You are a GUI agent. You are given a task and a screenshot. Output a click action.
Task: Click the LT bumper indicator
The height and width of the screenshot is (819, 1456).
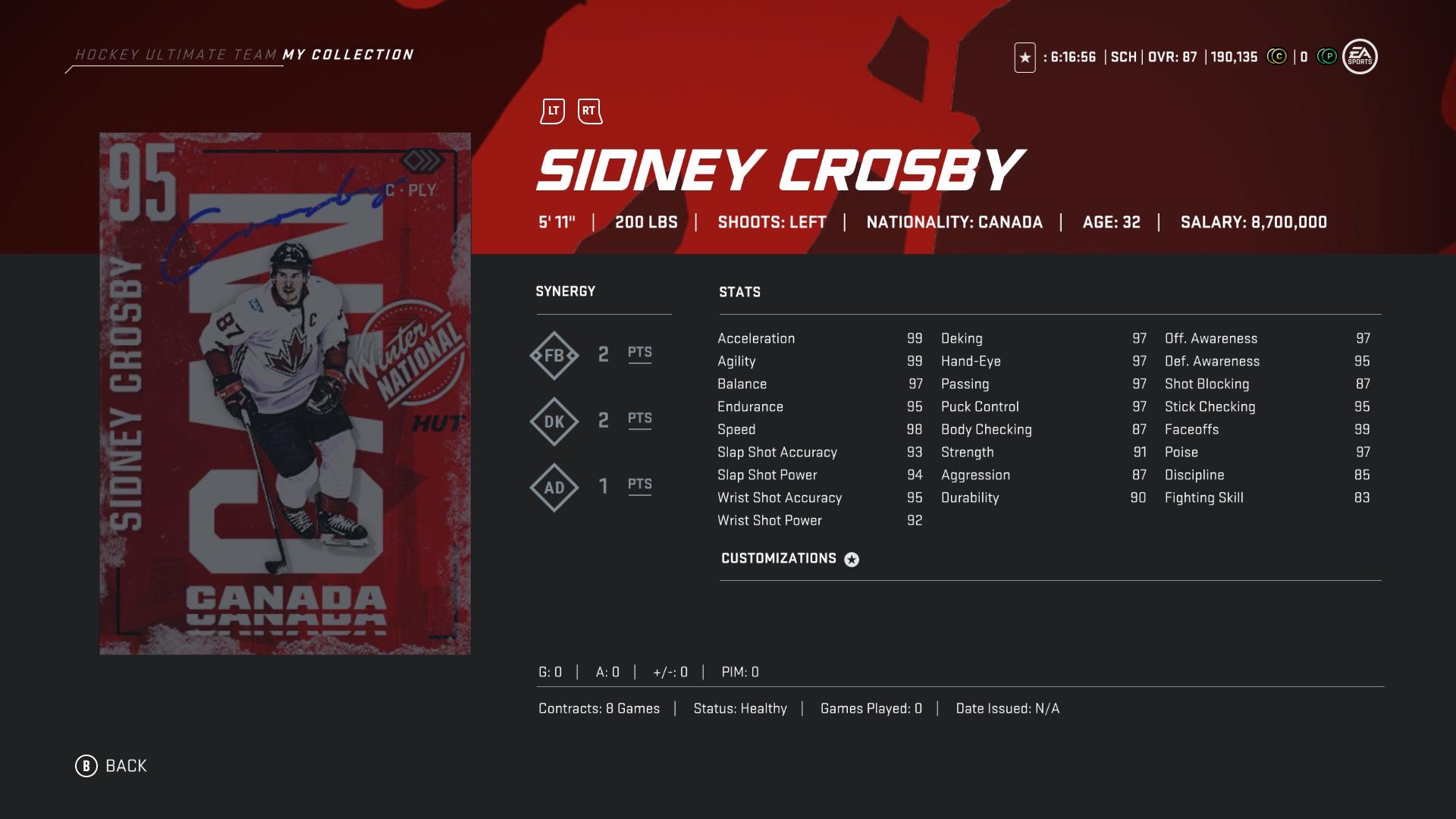pos(554,110)
